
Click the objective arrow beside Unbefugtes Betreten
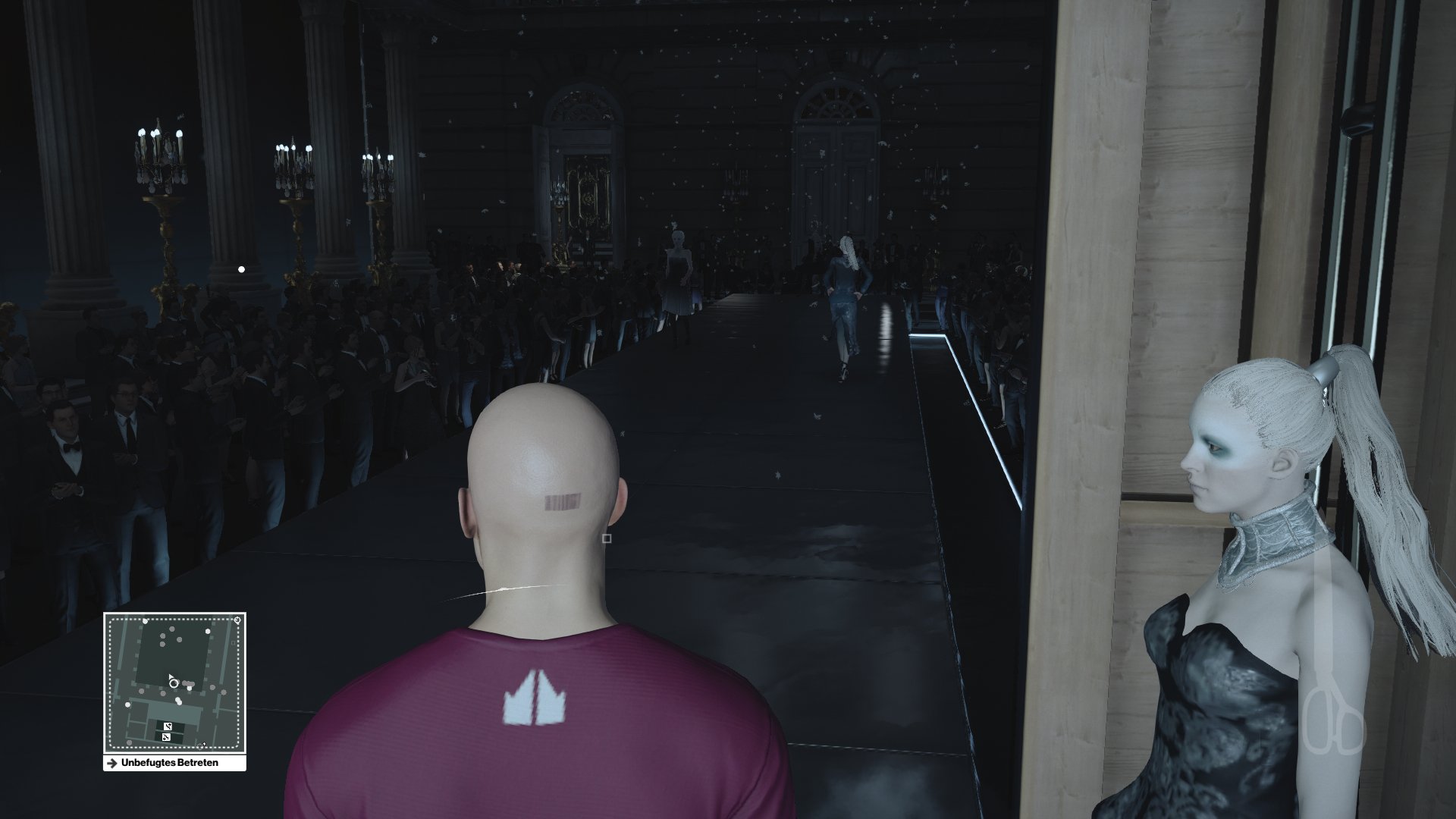click(x=113, y=762)
